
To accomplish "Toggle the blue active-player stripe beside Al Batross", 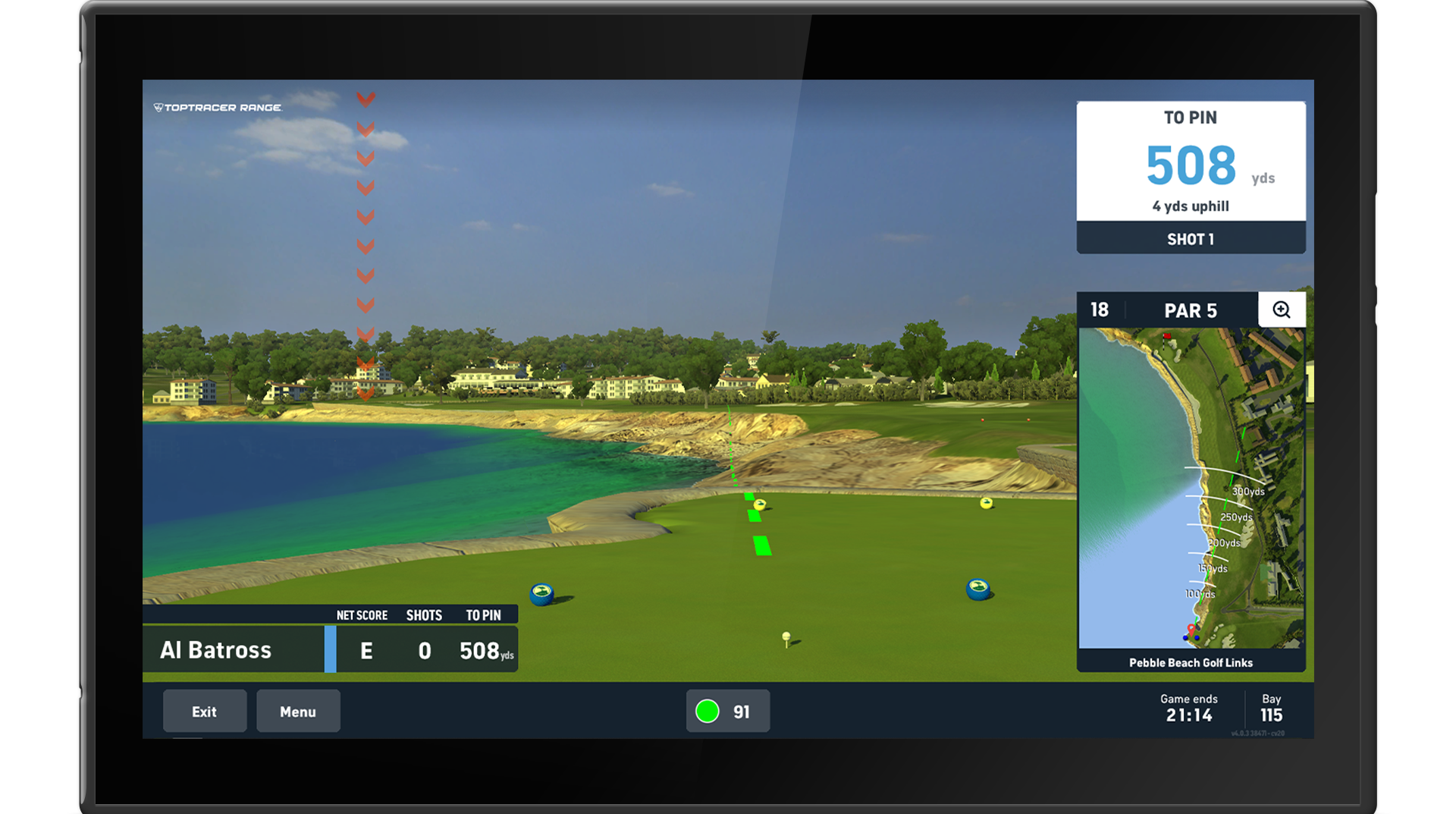I will pyautogui.click(x=329, y=649).
